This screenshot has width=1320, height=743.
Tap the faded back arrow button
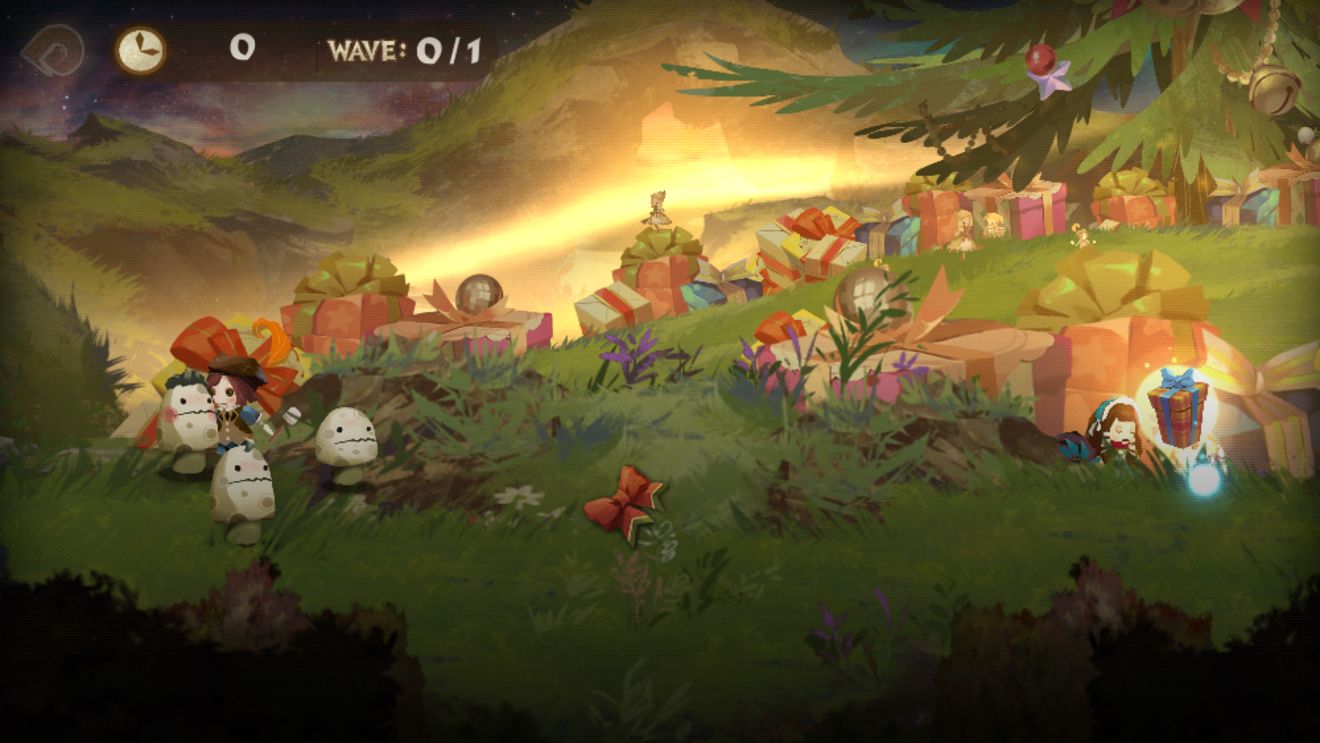(x=52, y=48)
